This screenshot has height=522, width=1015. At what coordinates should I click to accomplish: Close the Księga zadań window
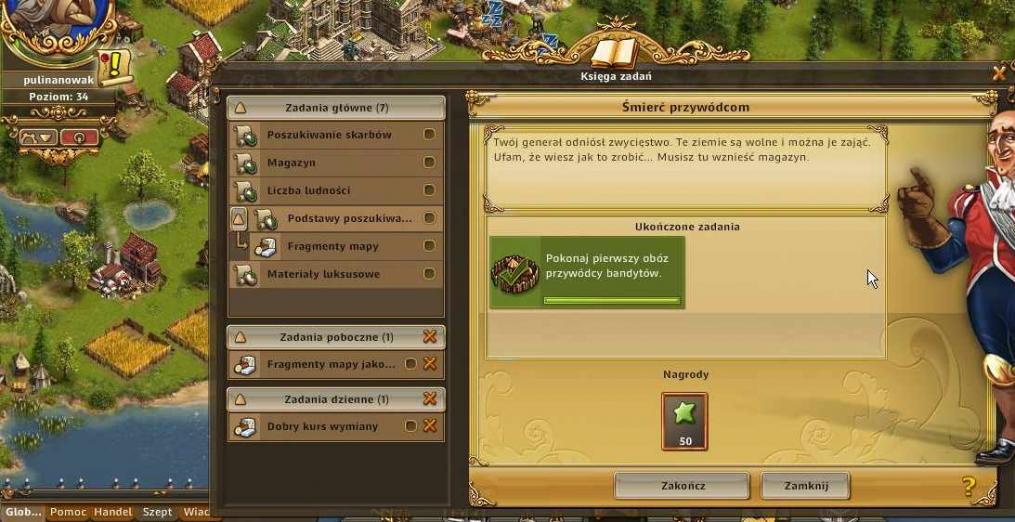coord(998,73)
